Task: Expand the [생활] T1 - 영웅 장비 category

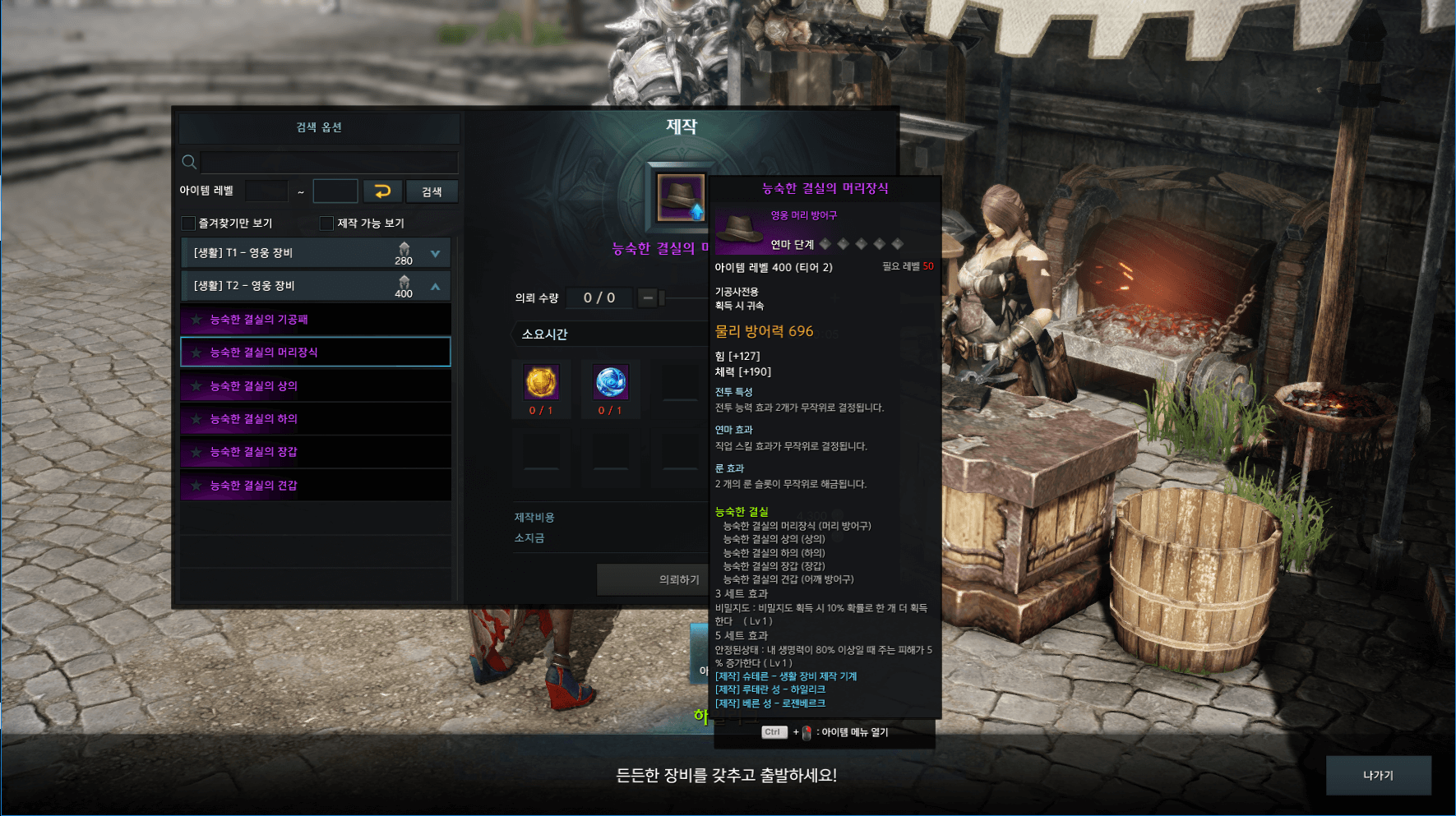Action: 435,254
